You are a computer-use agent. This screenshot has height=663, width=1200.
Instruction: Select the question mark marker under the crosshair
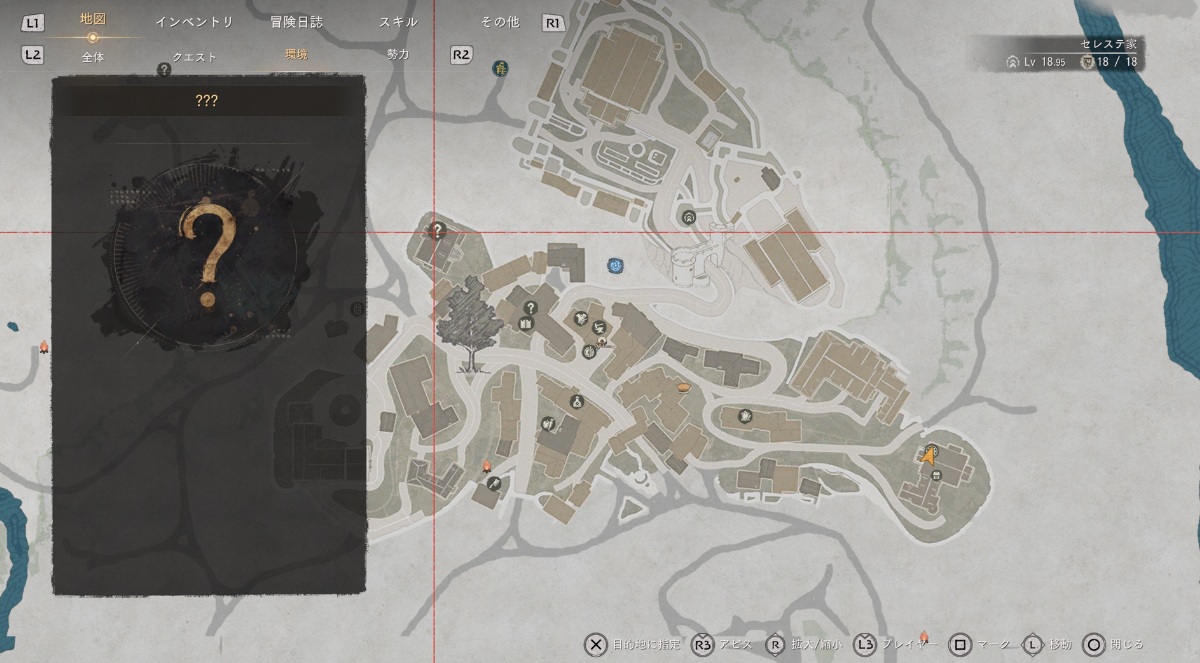pyautogui.click(x=437, y=230)
